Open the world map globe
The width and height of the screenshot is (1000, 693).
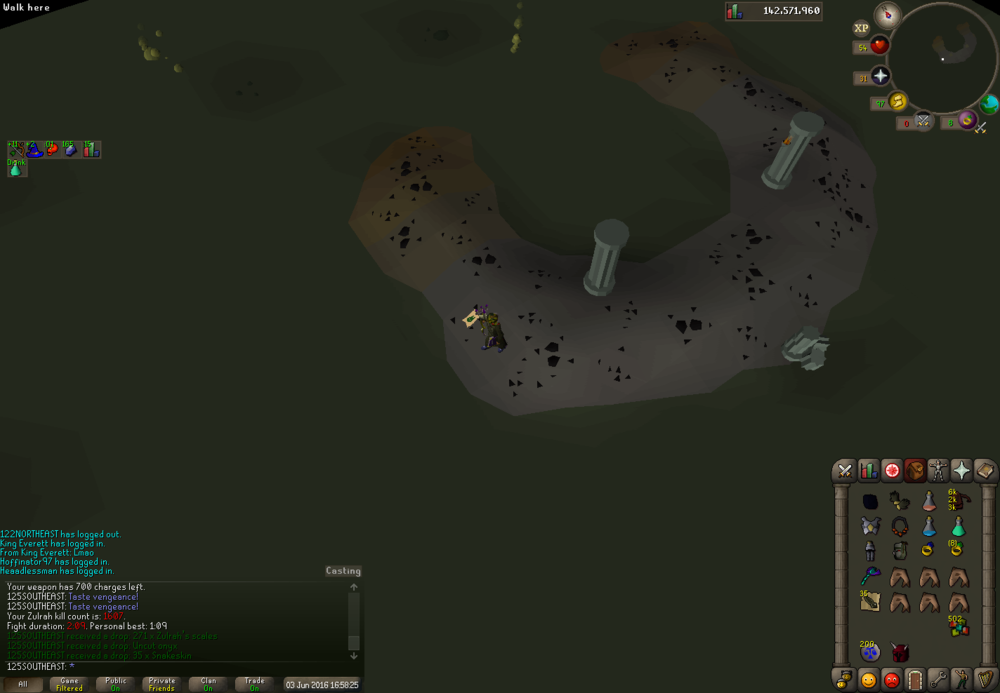coord(989,103)
